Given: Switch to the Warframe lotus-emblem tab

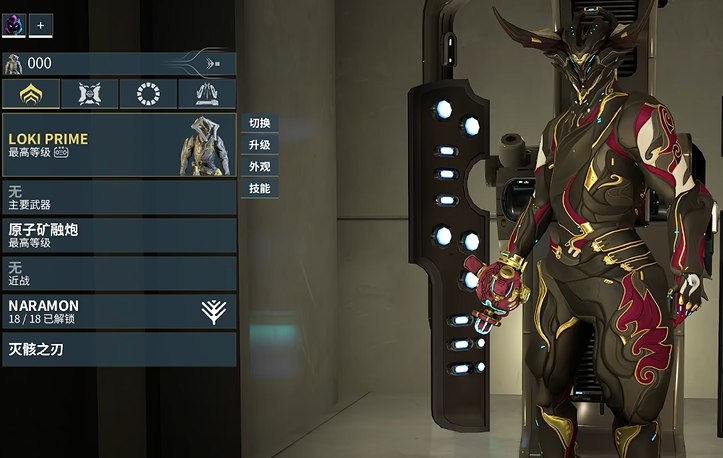Looking at the screenshot, I should click(x=31, y=94).
